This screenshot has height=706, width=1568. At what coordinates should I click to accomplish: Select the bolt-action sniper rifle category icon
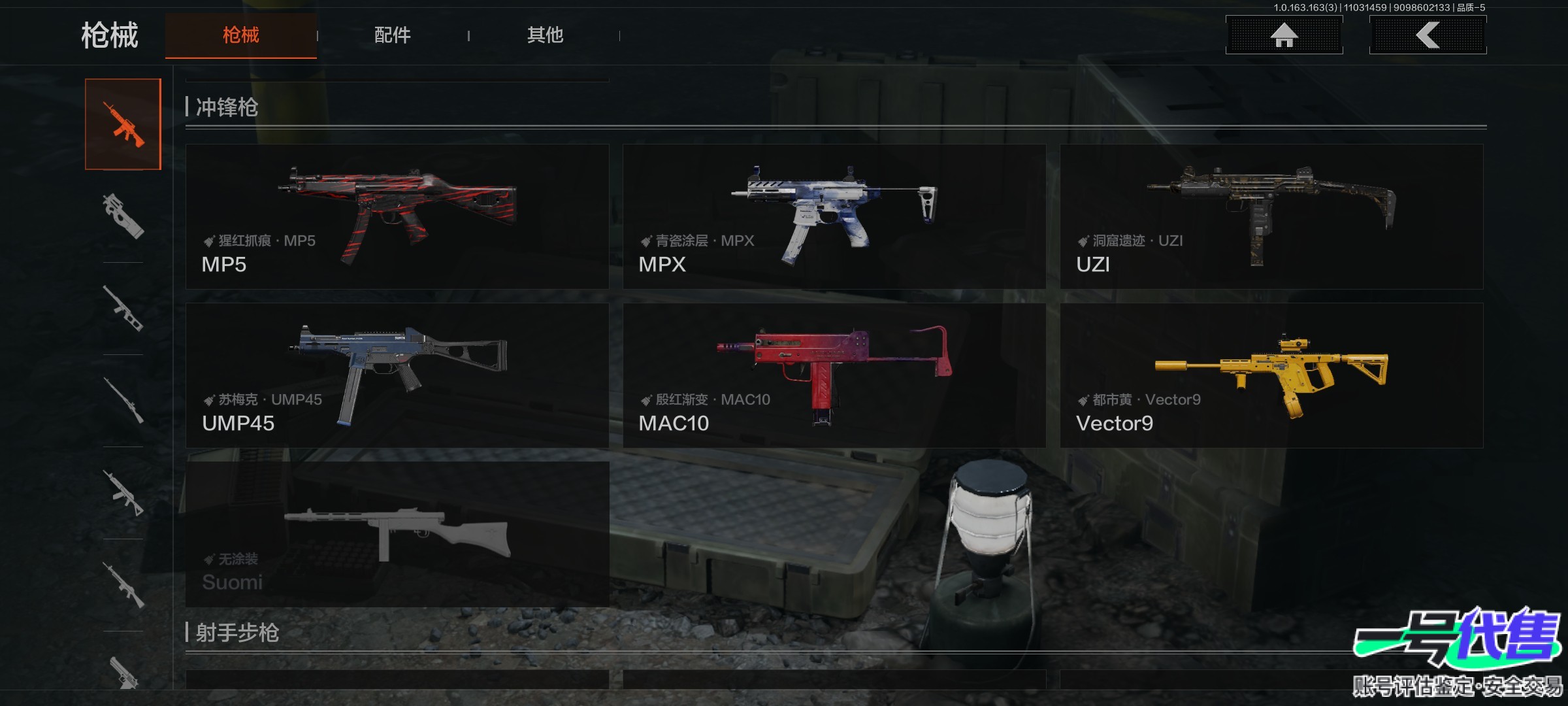[x=123, y=401]
